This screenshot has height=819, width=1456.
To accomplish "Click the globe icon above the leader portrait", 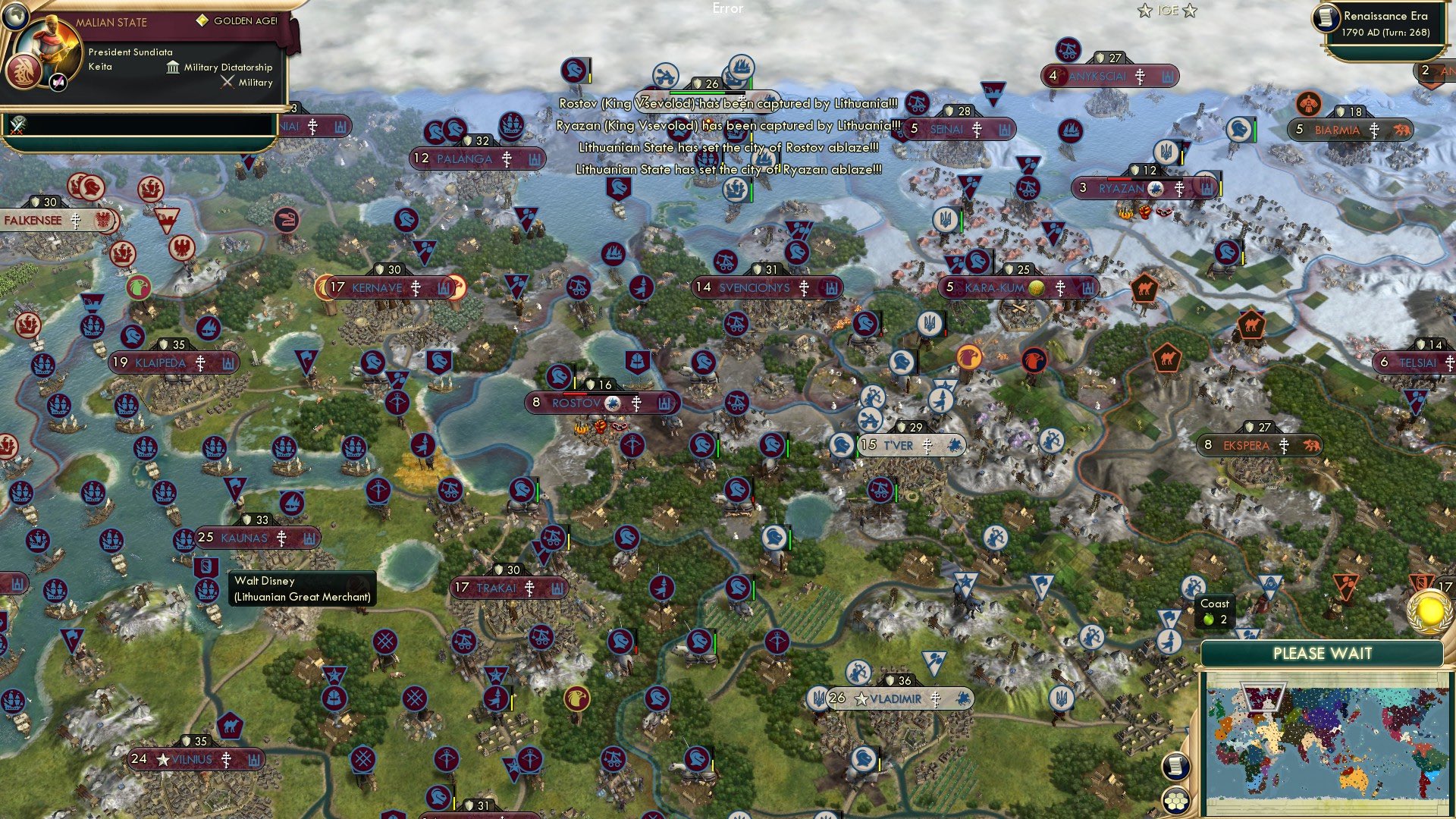I will pos(14,15).
